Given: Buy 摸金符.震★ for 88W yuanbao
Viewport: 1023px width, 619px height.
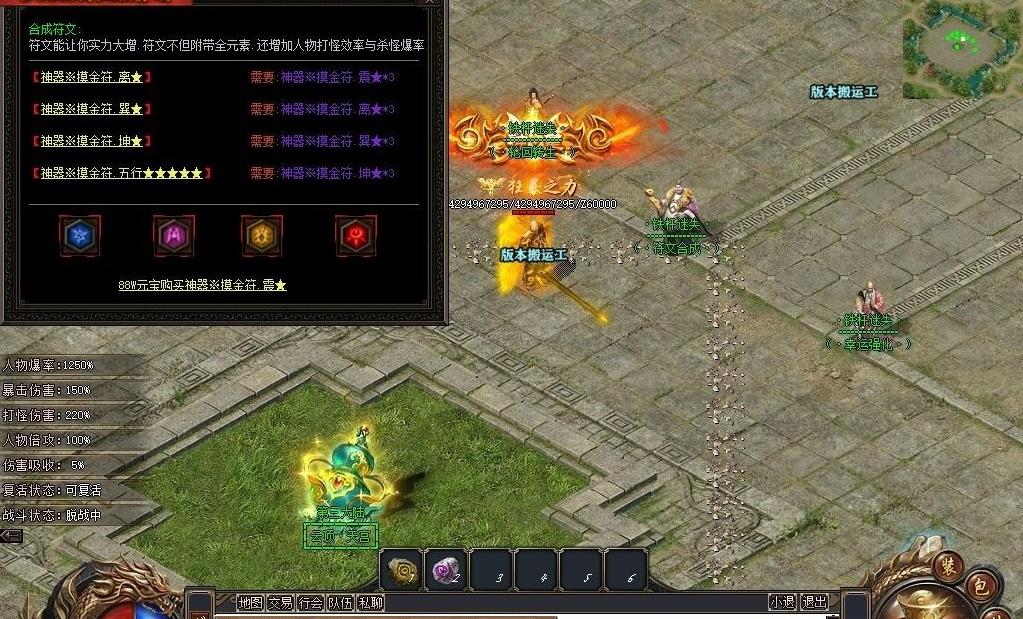Looking at the screenshot, I should tap(202, 285).
